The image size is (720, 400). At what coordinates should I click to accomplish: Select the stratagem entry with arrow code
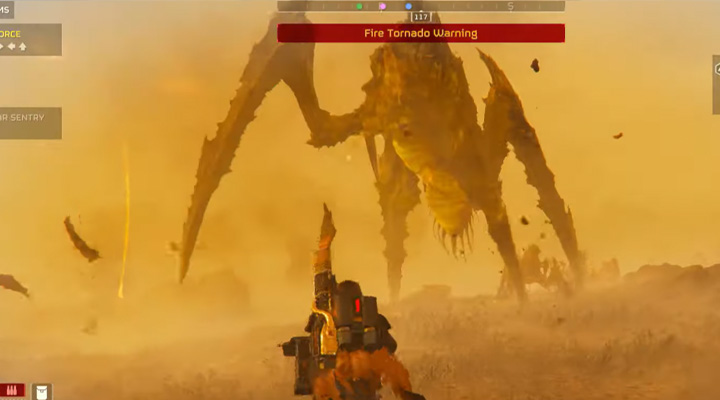[x=30, y=40]
